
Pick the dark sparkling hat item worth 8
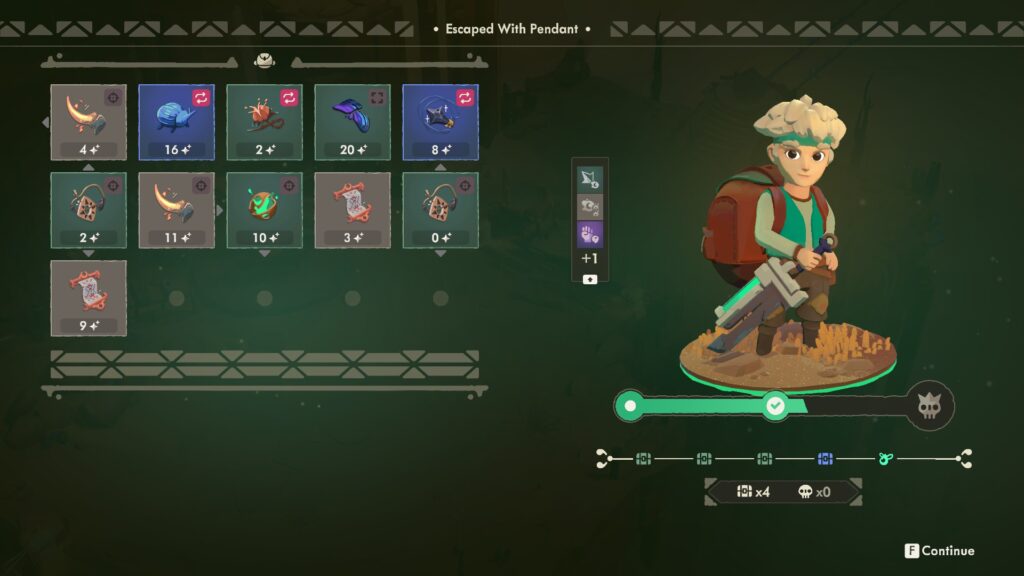pyautogui.click(x=441, y=122)
